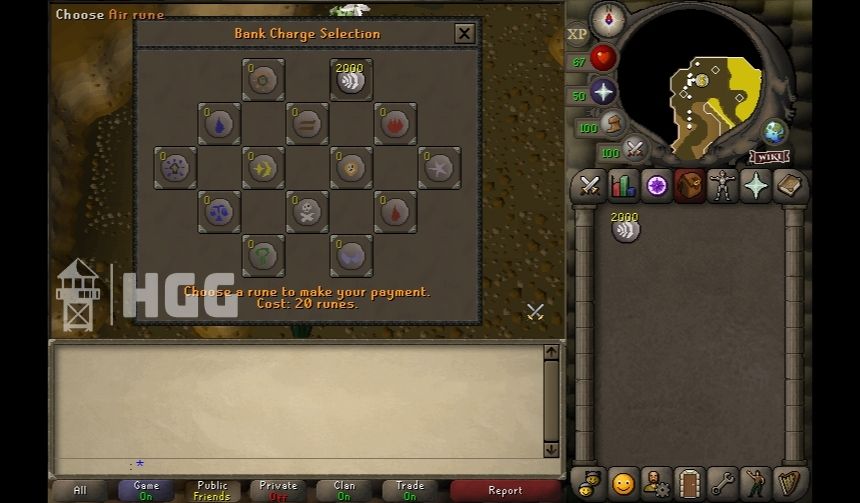Click the Wiki banner button
Image resolution: width=860 pixels, height=503 pixels.
click(x=769, y=157)
